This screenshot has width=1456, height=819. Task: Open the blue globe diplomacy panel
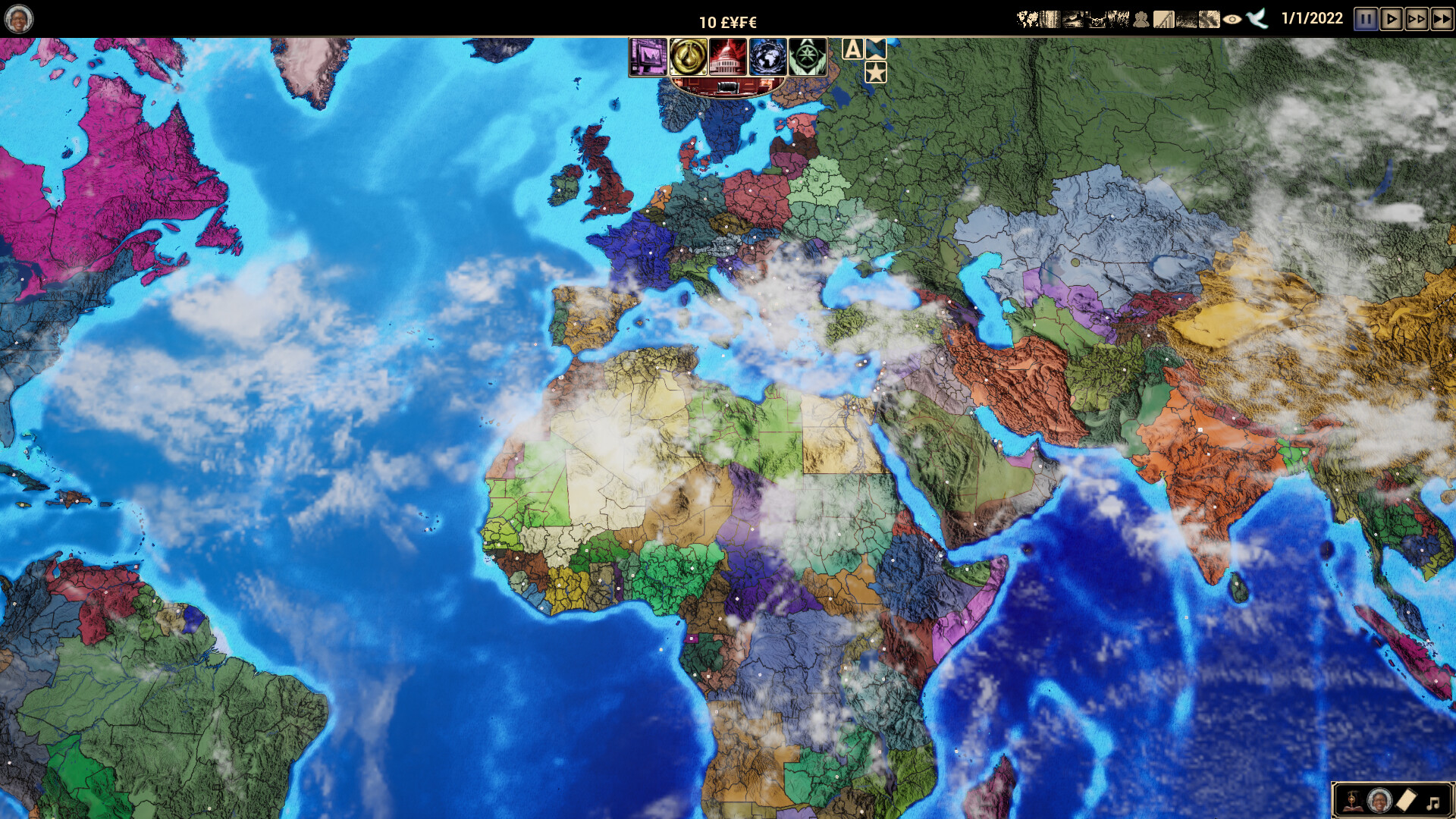click(767, 57)
